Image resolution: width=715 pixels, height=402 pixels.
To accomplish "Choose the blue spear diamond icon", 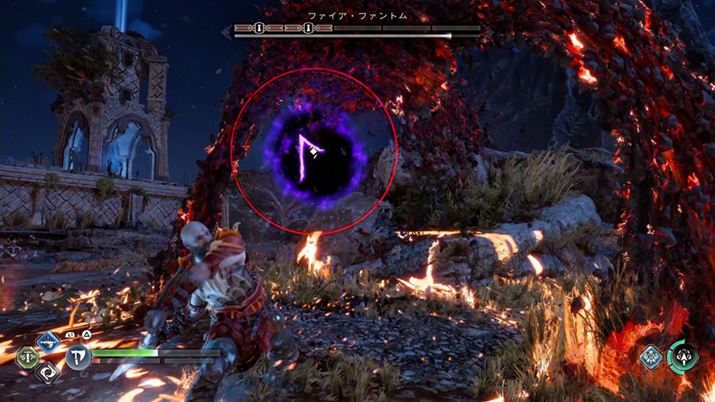I will pos(47,343).
